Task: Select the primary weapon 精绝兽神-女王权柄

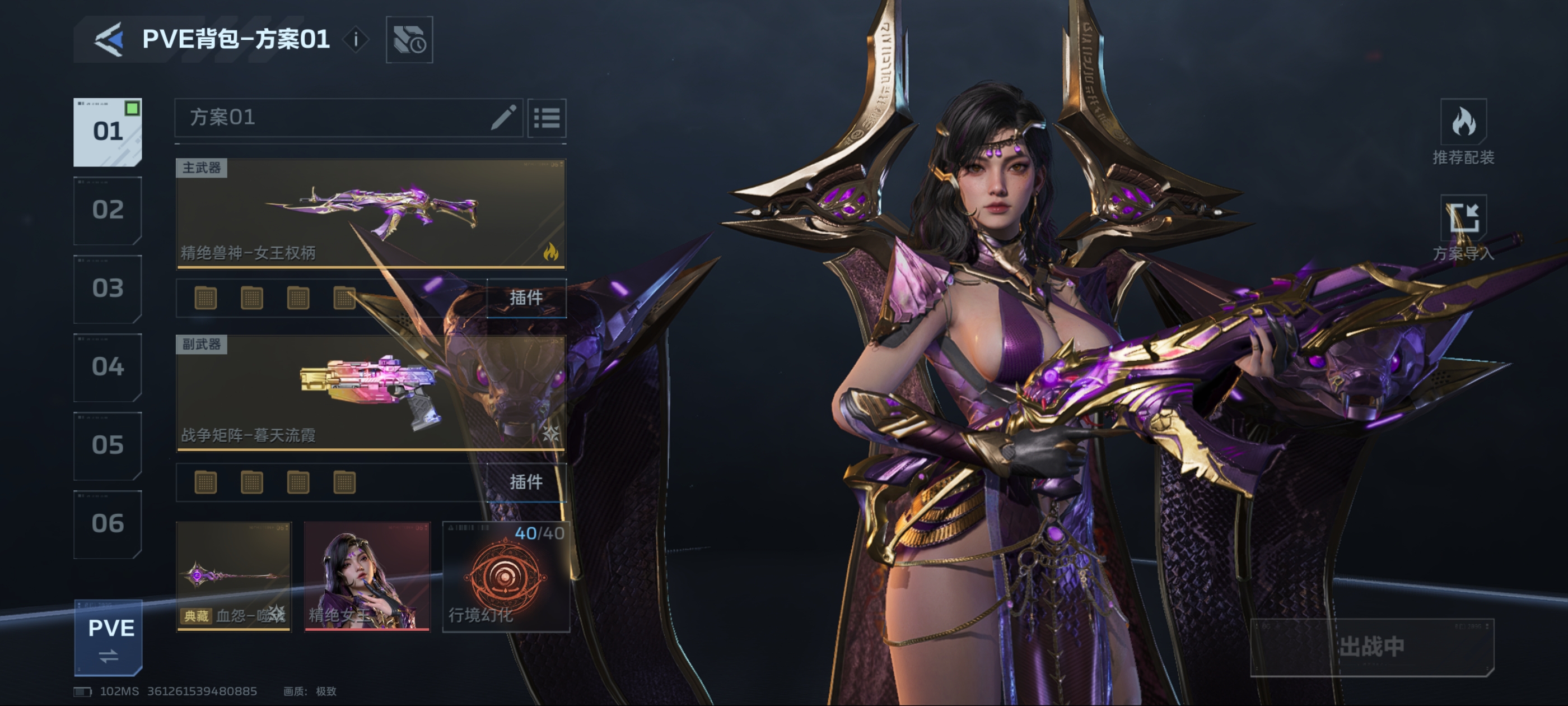Action: (371, 213)
